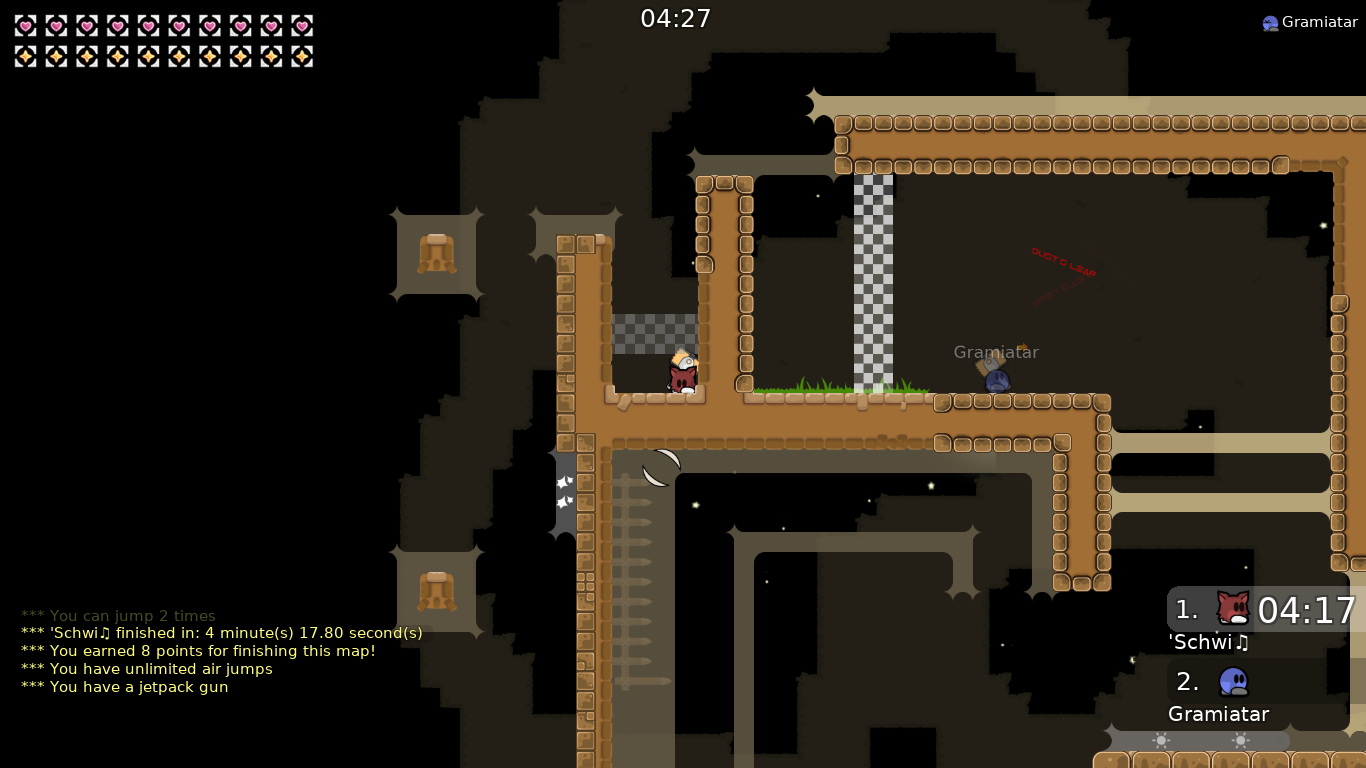The height and width of the screenshot is (768, 1366).
Task: Click the red DUST'S LEAP map text
Action: click(1065, 262)
